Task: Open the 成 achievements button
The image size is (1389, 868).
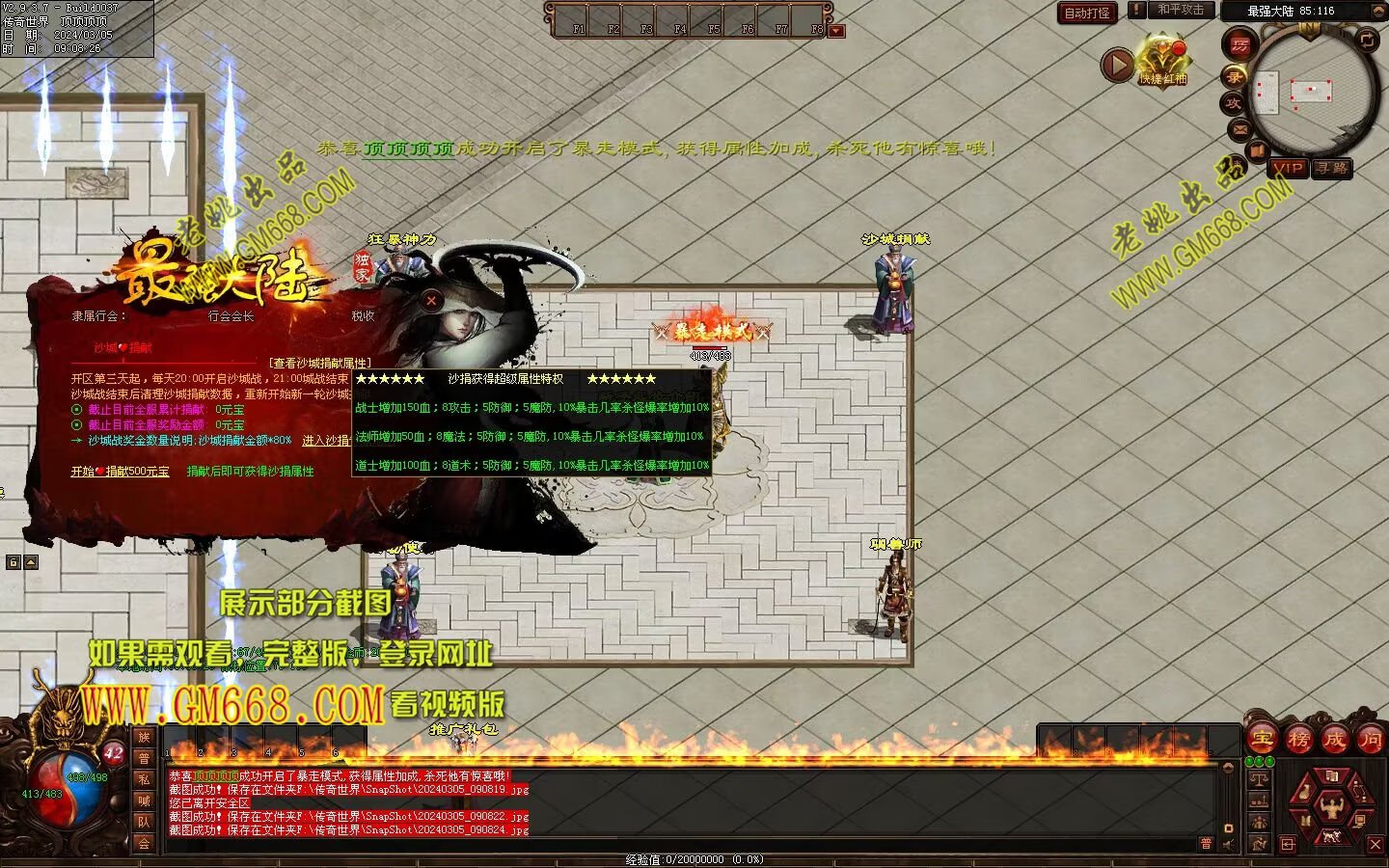Action: coord(1334,739)
